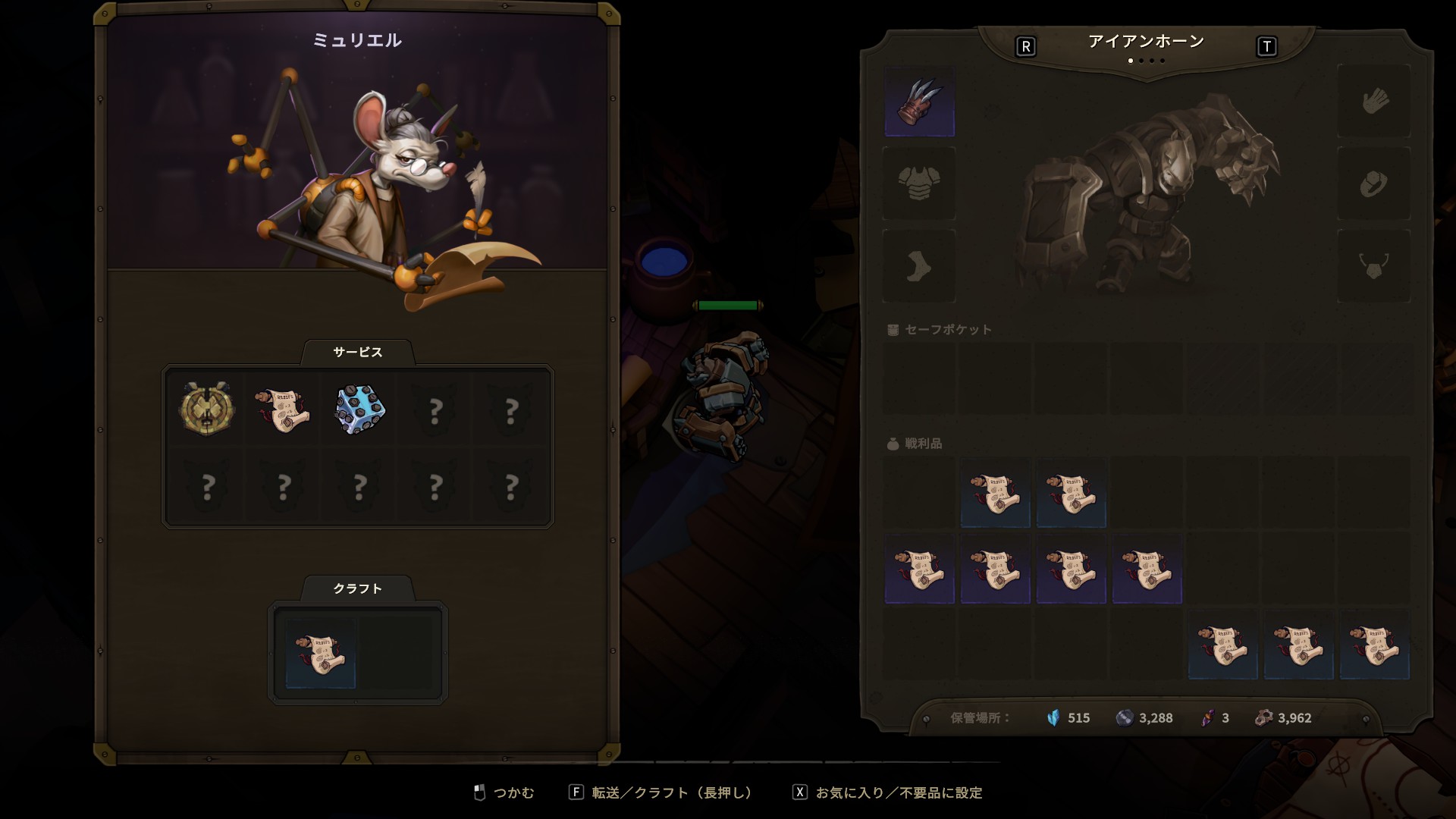Viewport: 1456px width, 819px height.
Task: Pick the blue dice service icon
Action: (x=359, y=409)
